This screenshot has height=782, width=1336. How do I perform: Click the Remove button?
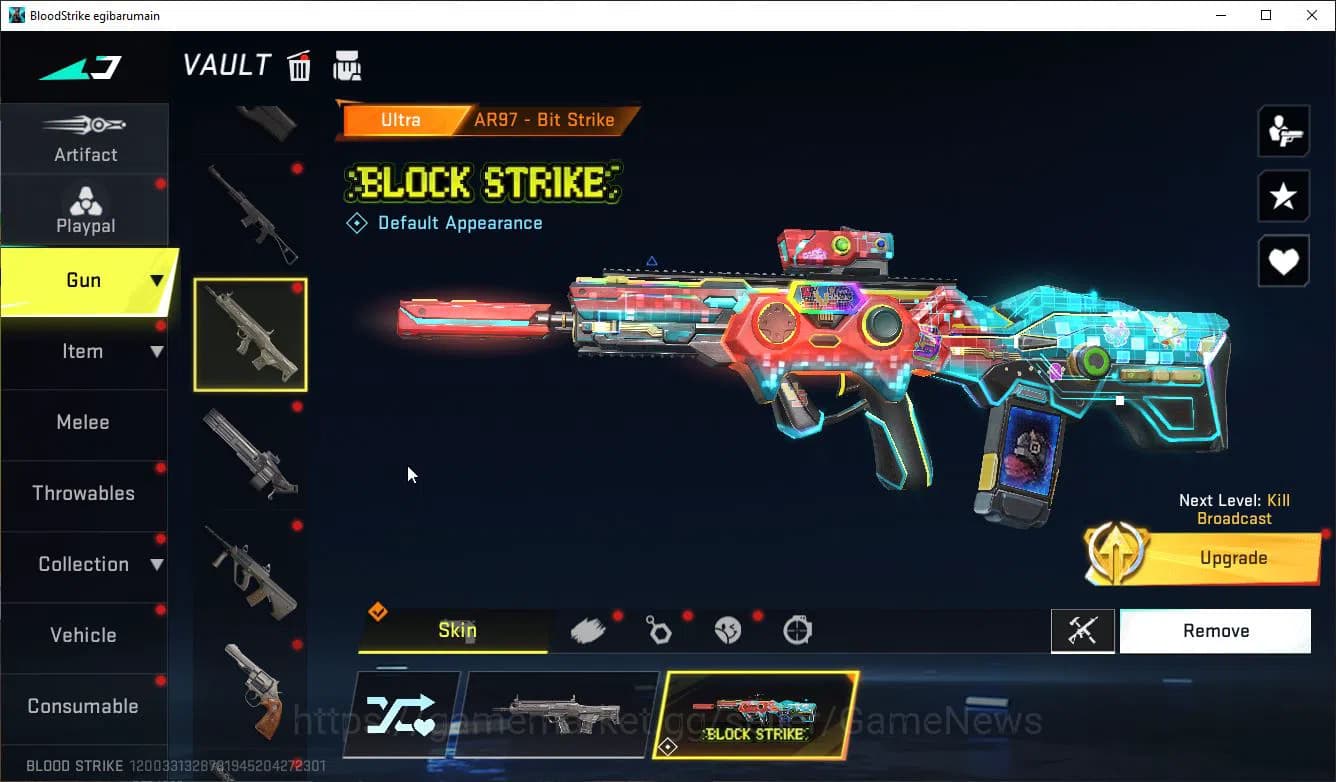(1215, 630)
